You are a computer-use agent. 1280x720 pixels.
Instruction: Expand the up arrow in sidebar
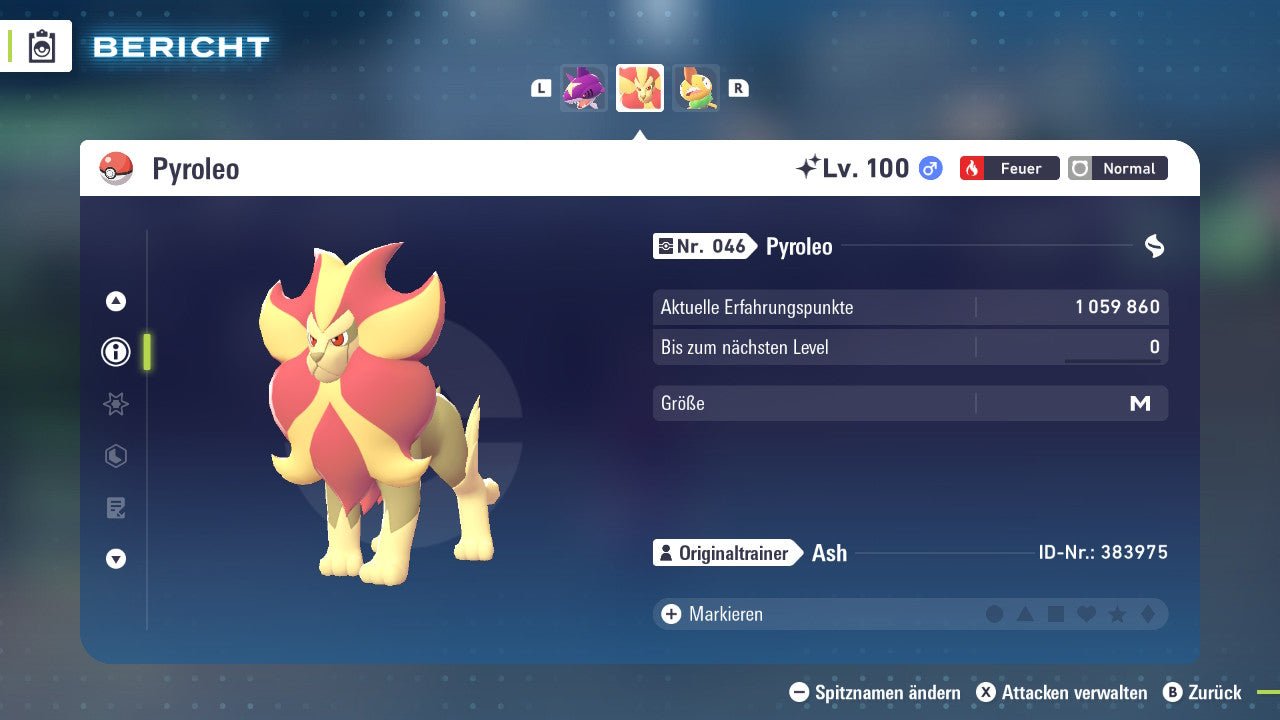(x=115, y=300)
